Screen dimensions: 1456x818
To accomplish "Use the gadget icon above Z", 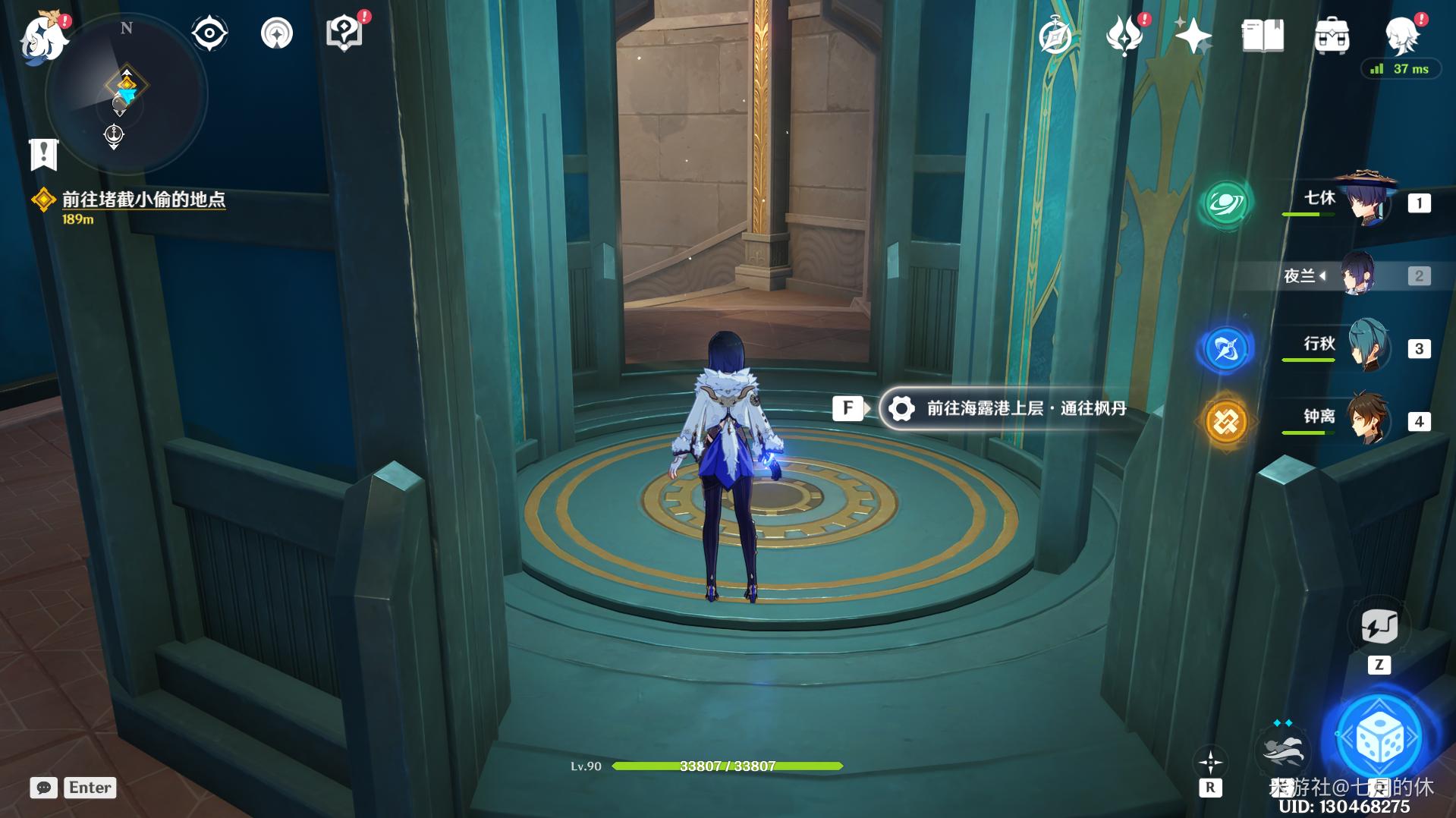I will 1379,628.
